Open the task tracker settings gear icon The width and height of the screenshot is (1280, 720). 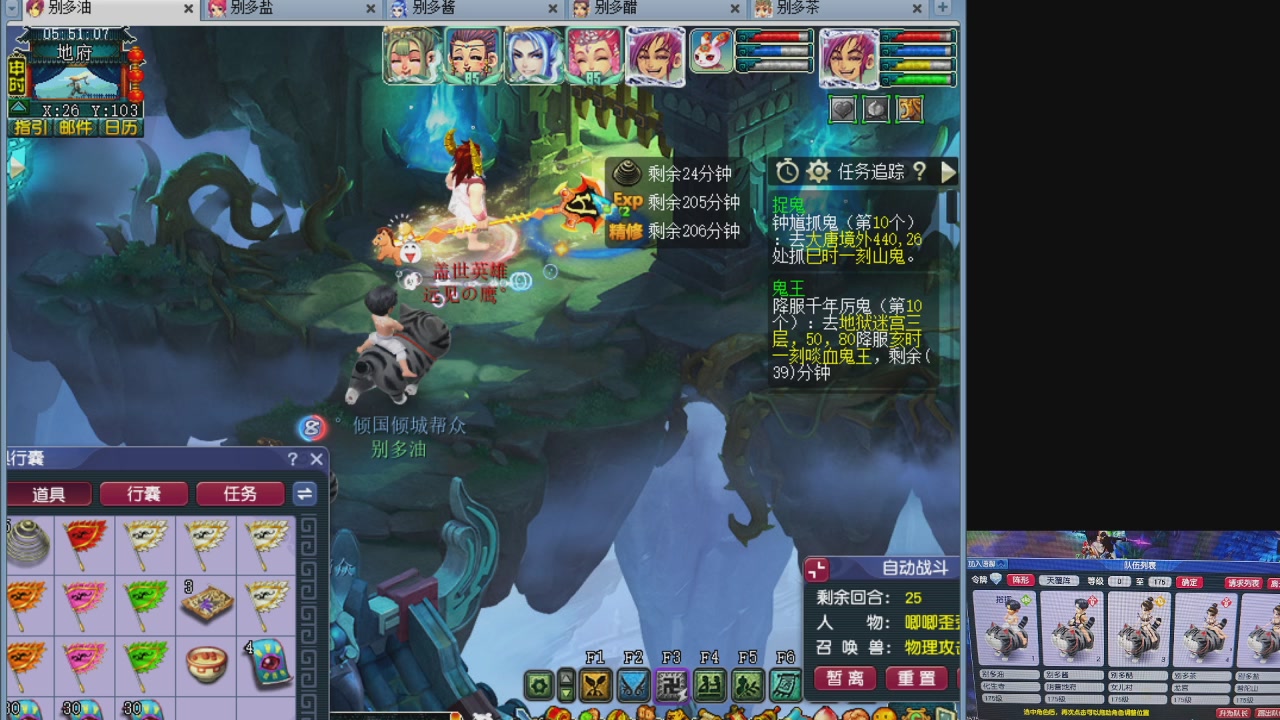(818, 172)
